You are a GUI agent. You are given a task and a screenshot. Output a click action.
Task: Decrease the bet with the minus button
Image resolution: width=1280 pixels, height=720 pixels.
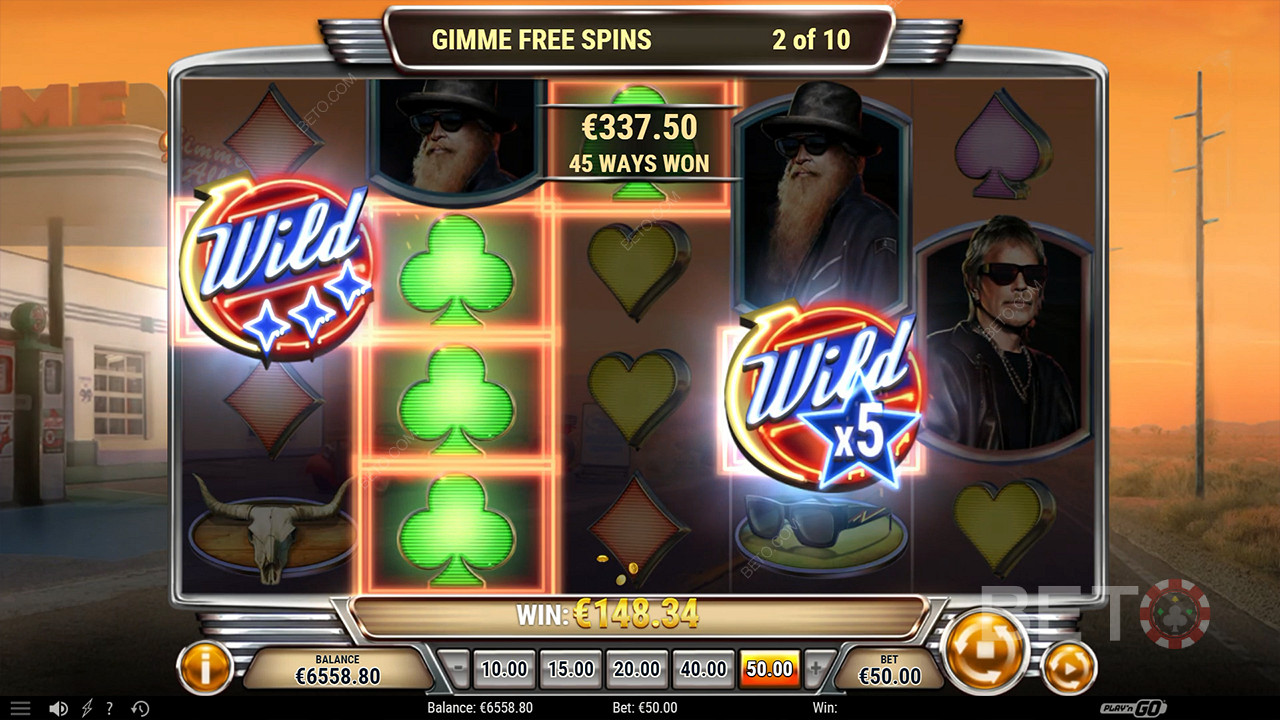(x=455, y=669)
